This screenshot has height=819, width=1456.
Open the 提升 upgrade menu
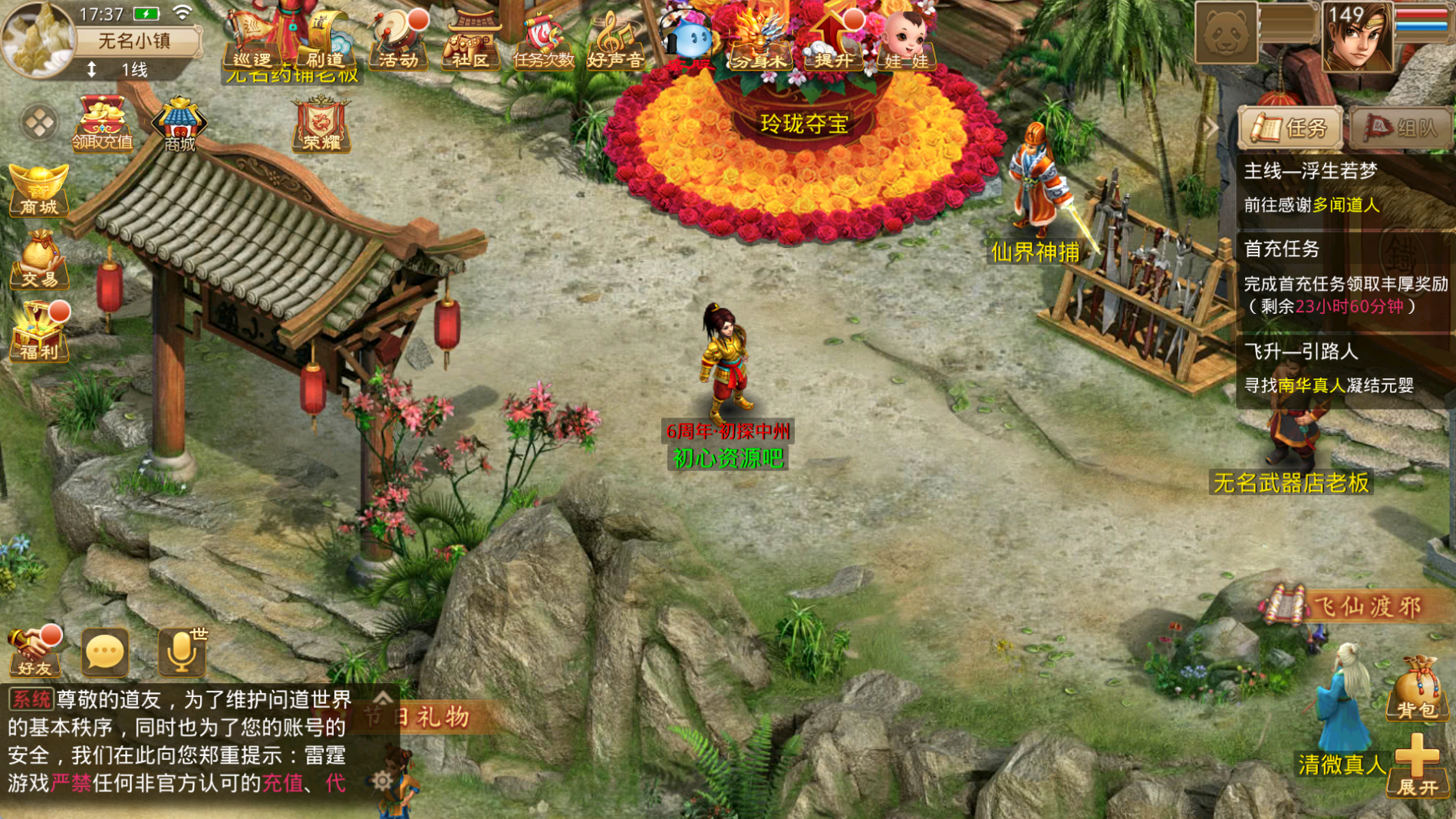pos(833,42)
